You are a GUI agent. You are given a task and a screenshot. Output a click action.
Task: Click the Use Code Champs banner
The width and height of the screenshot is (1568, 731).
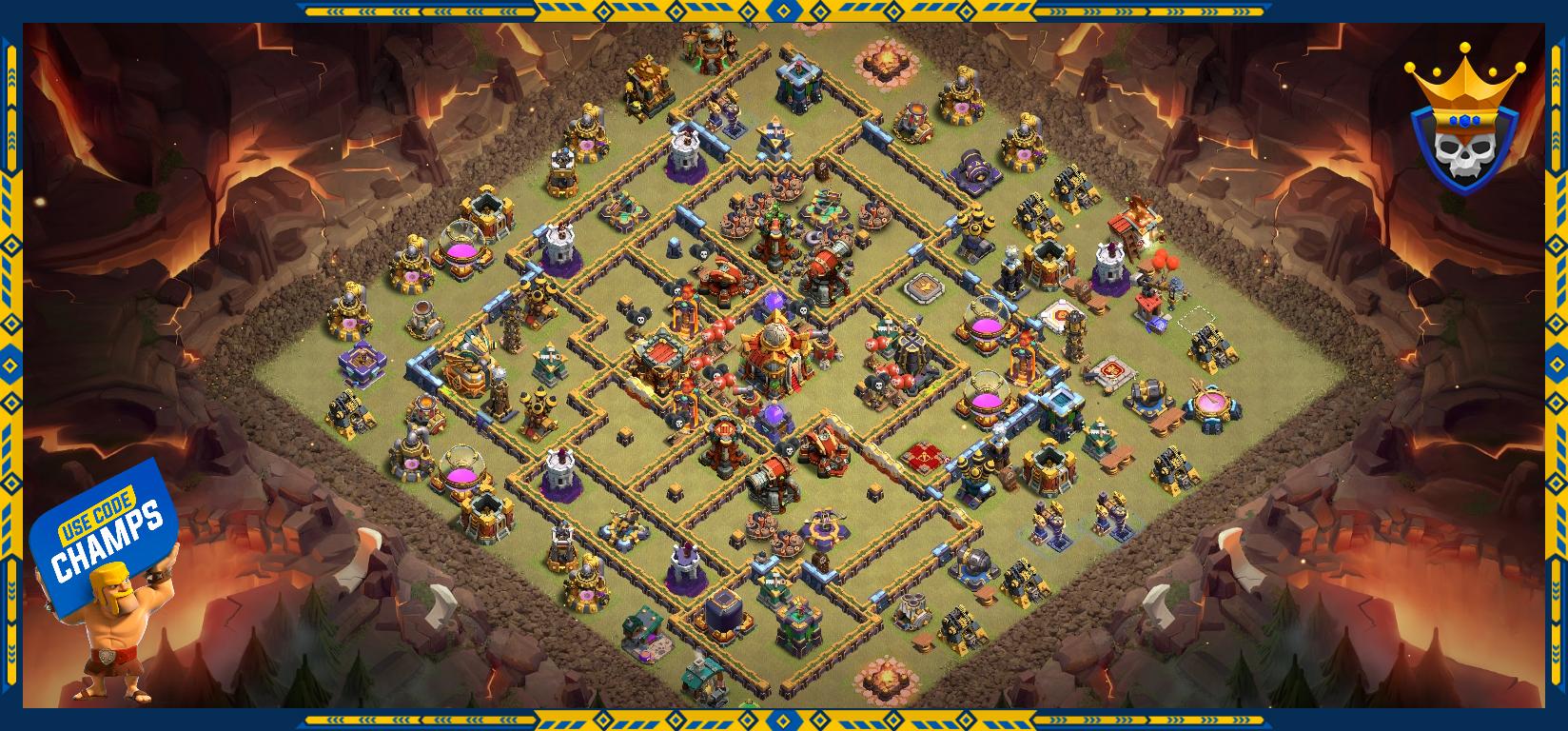click(103, 536)
